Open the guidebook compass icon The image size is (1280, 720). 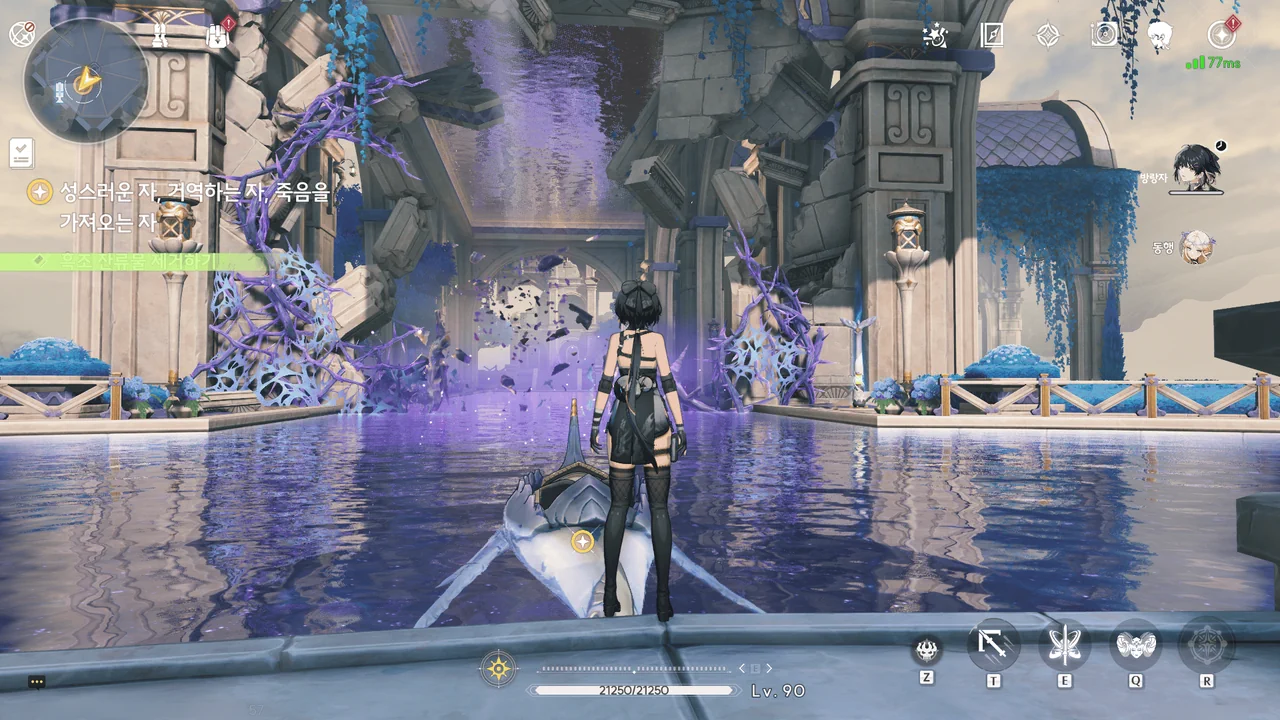click(991, 35)
